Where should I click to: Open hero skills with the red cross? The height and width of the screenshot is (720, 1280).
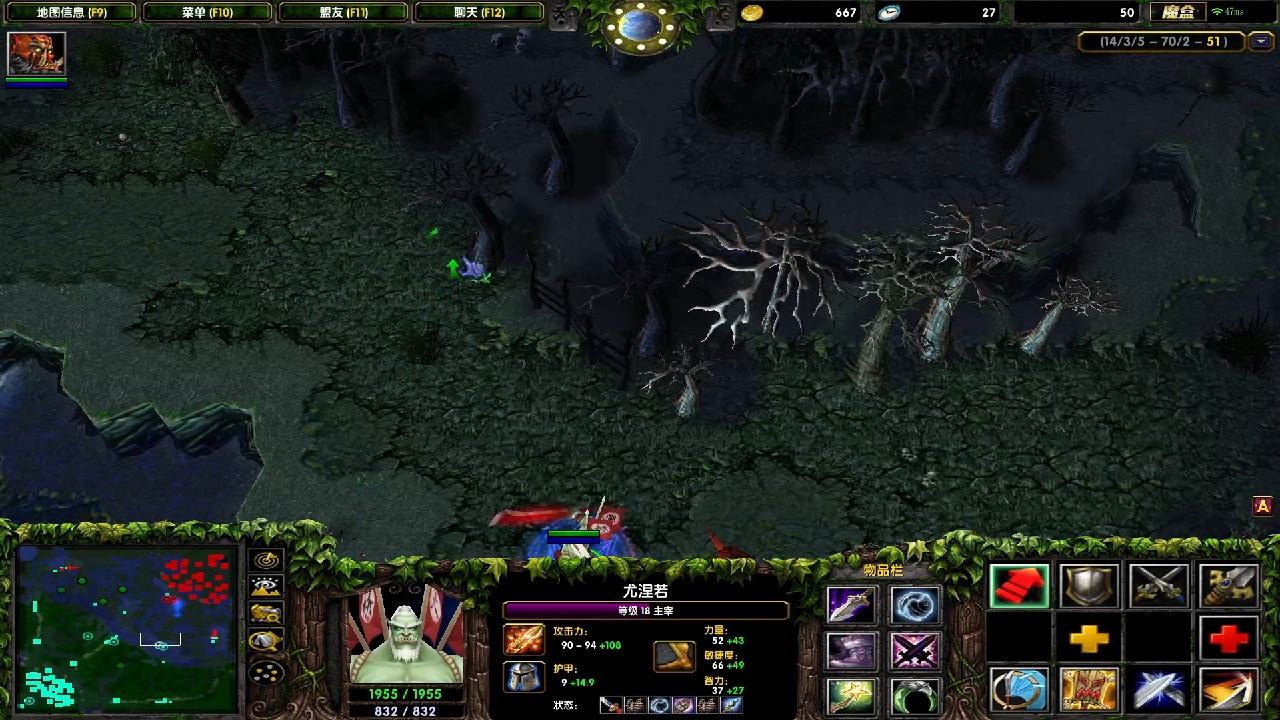point(1228,639)
